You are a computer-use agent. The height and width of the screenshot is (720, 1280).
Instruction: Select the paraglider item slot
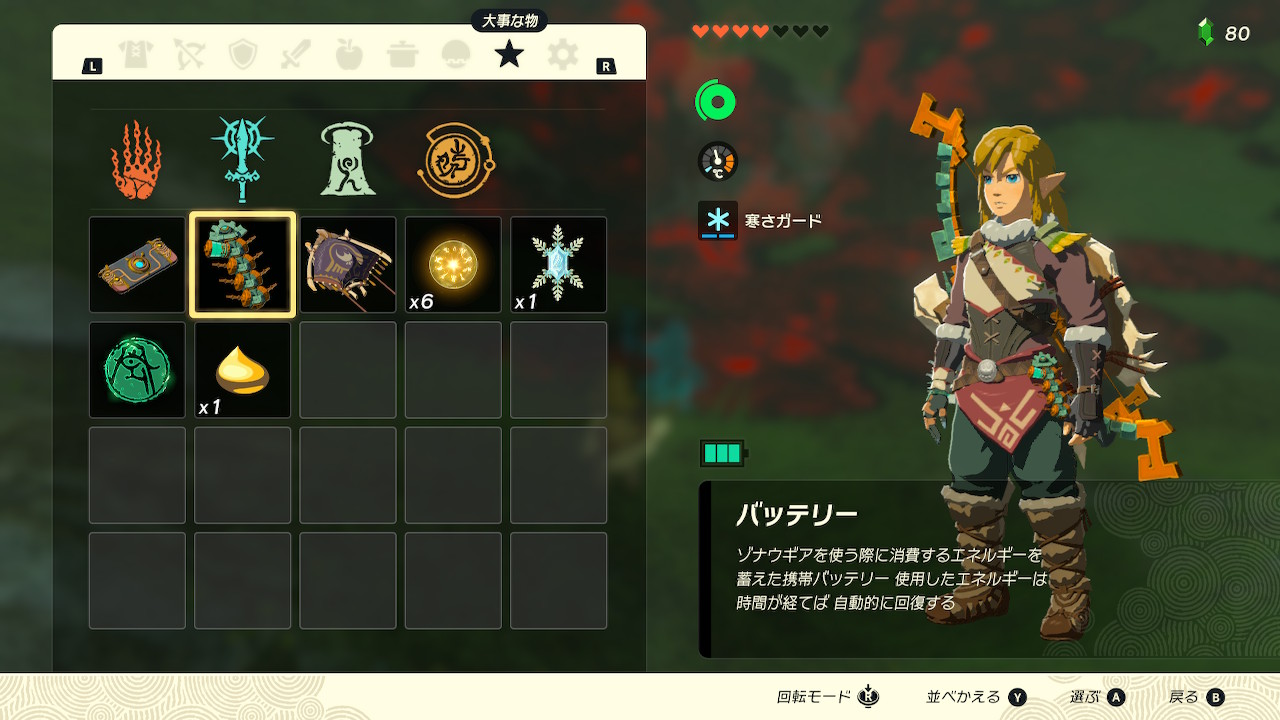coord(348,265)
